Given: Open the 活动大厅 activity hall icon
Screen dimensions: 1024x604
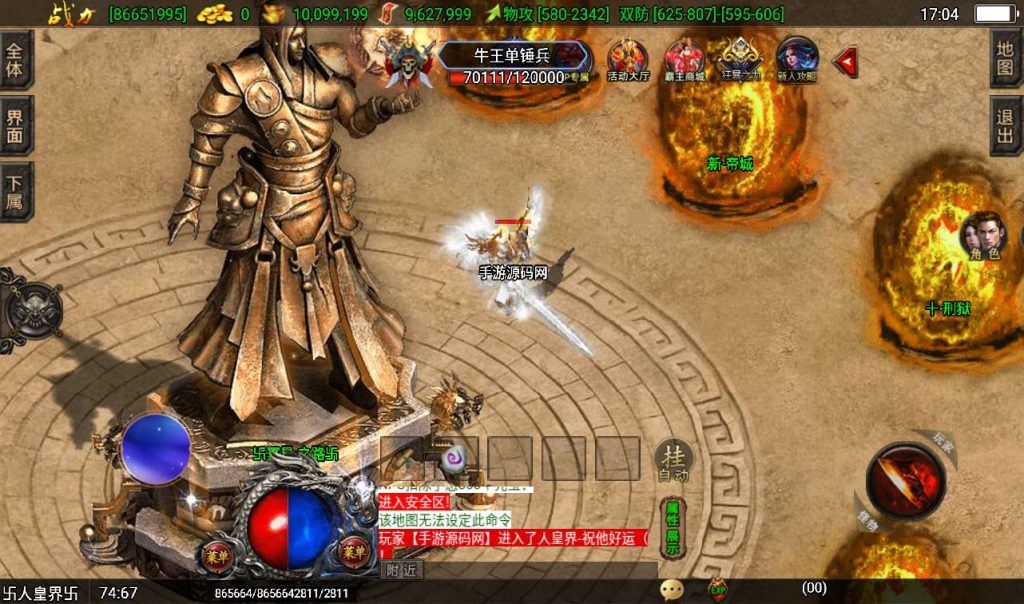Looking at the screenshot, I should pyautogui.click(x=628, y=62).
